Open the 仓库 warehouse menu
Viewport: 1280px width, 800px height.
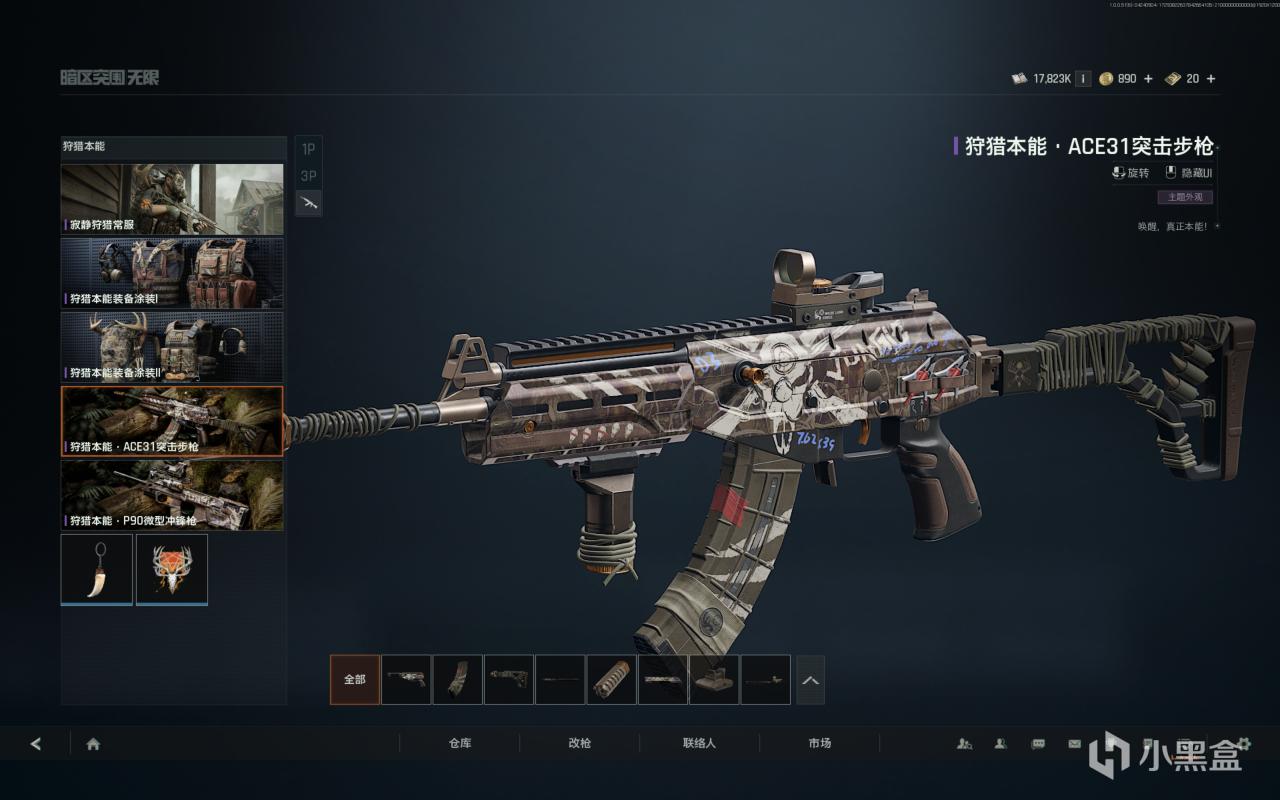(x=459, y=744)
